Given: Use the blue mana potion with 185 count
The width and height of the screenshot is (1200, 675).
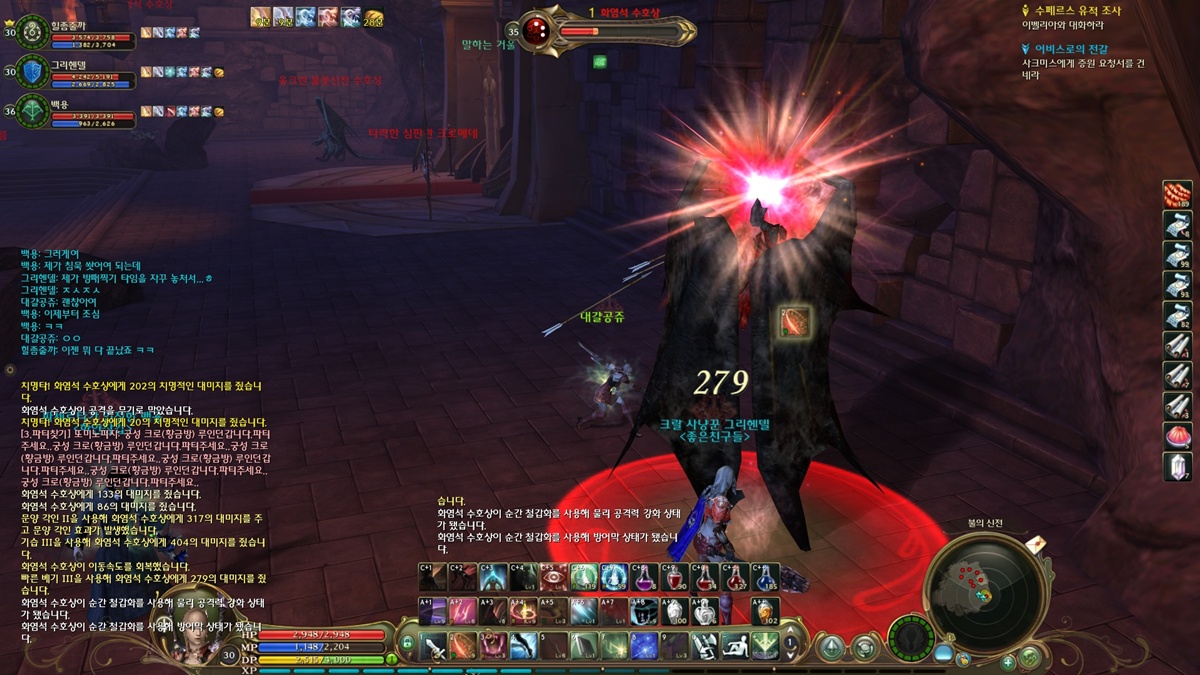Looking at the screenshot, I should coord(765,577).
